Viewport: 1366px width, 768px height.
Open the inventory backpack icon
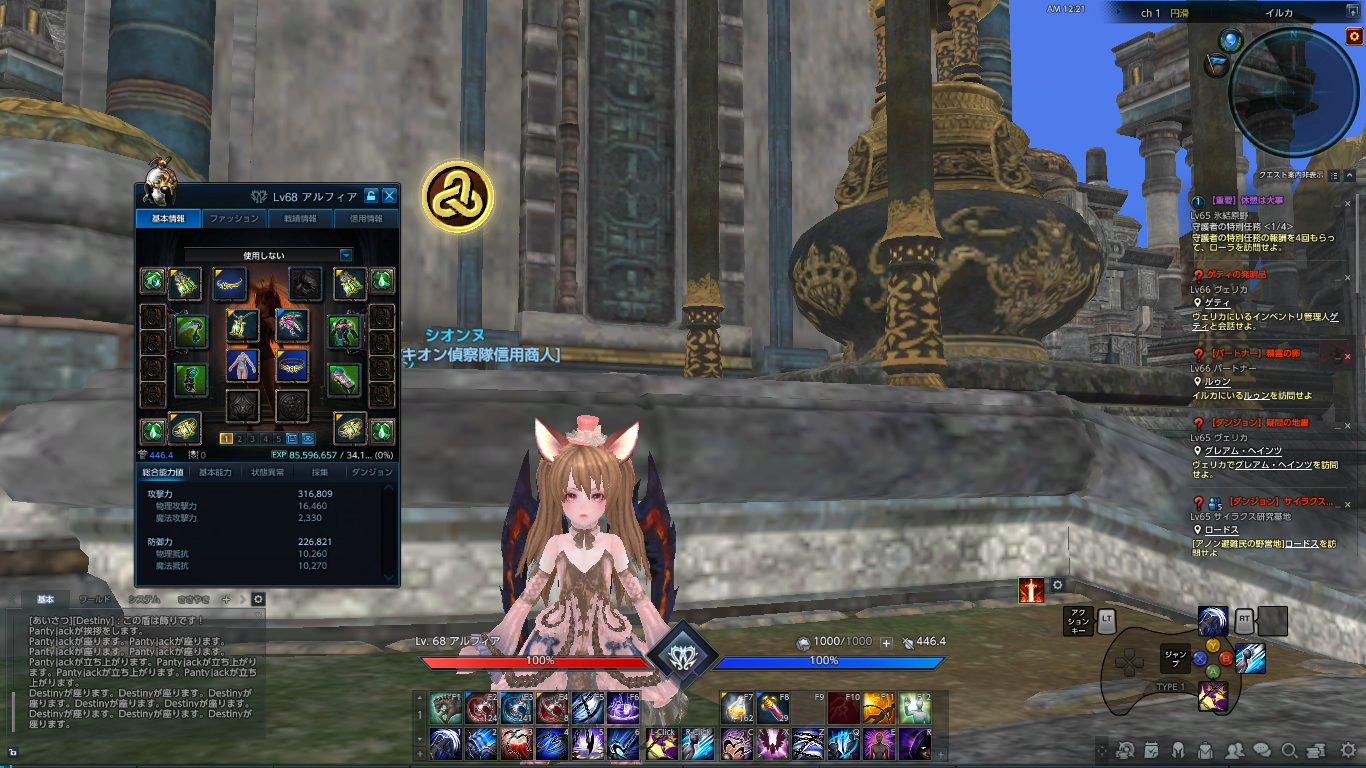pos(1205,750)
